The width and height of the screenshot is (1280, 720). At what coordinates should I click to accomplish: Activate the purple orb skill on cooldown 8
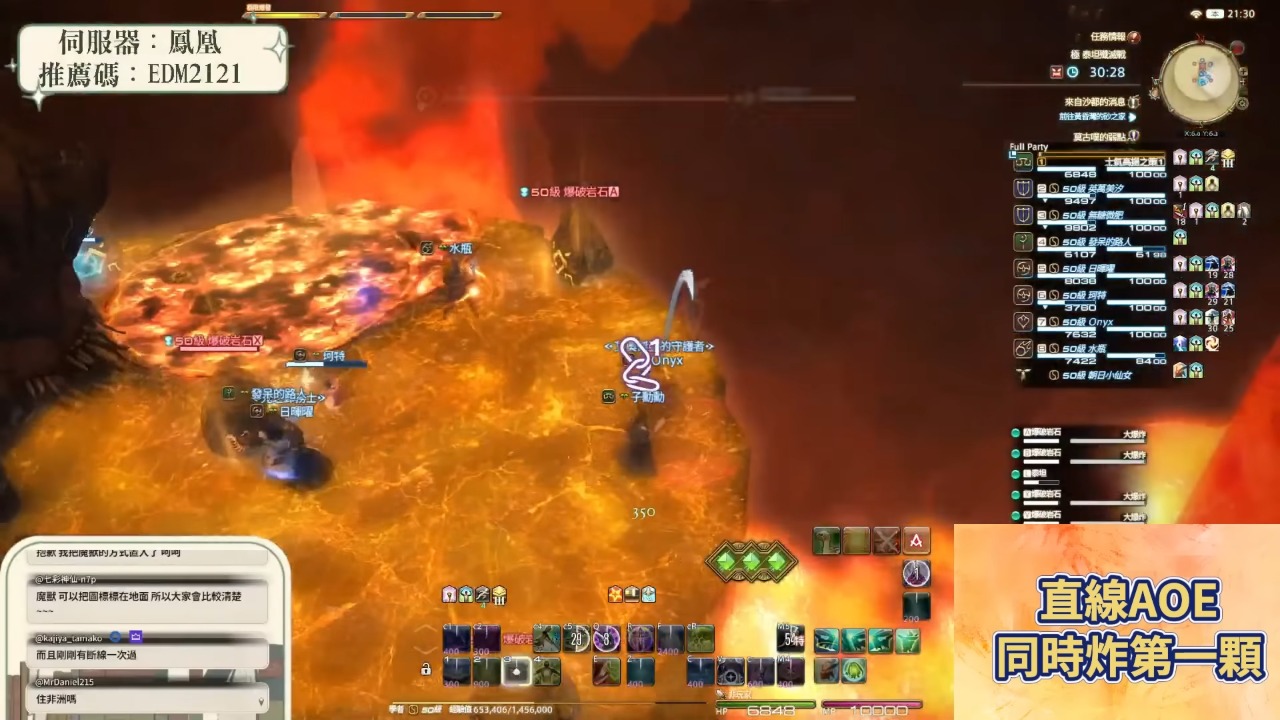click(x=606, y=639)
